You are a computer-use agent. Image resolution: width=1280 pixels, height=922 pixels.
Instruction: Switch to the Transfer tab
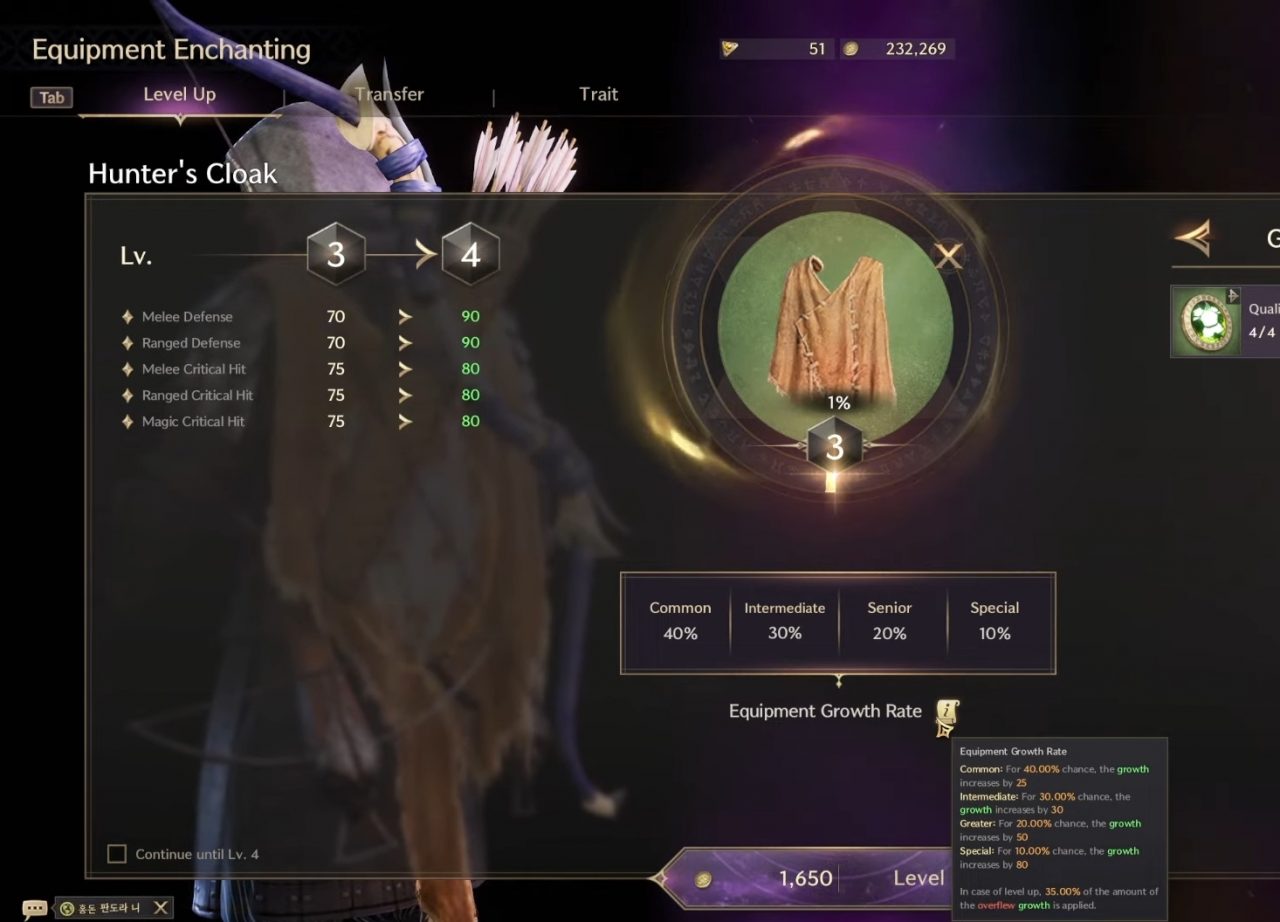point(388,93)
